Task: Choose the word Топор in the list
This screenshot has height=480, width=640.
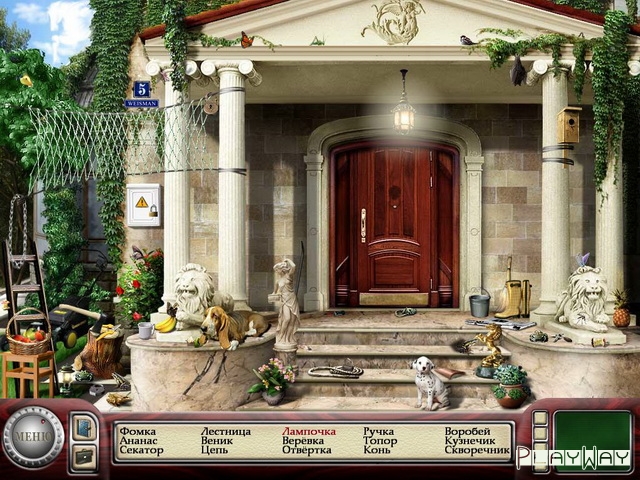Action: tap(380, 440)
